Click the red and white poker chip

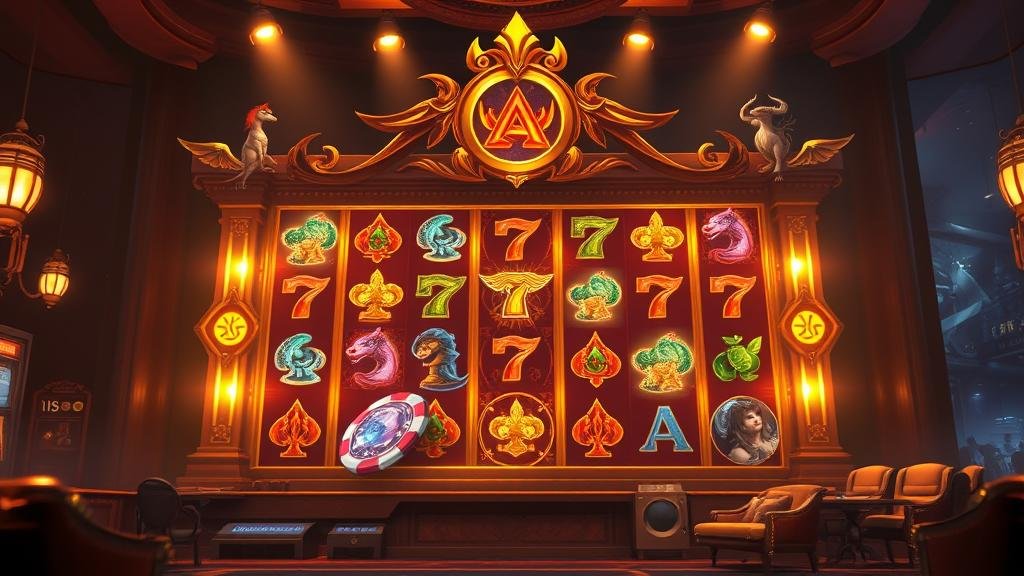[x=384, y=432]
